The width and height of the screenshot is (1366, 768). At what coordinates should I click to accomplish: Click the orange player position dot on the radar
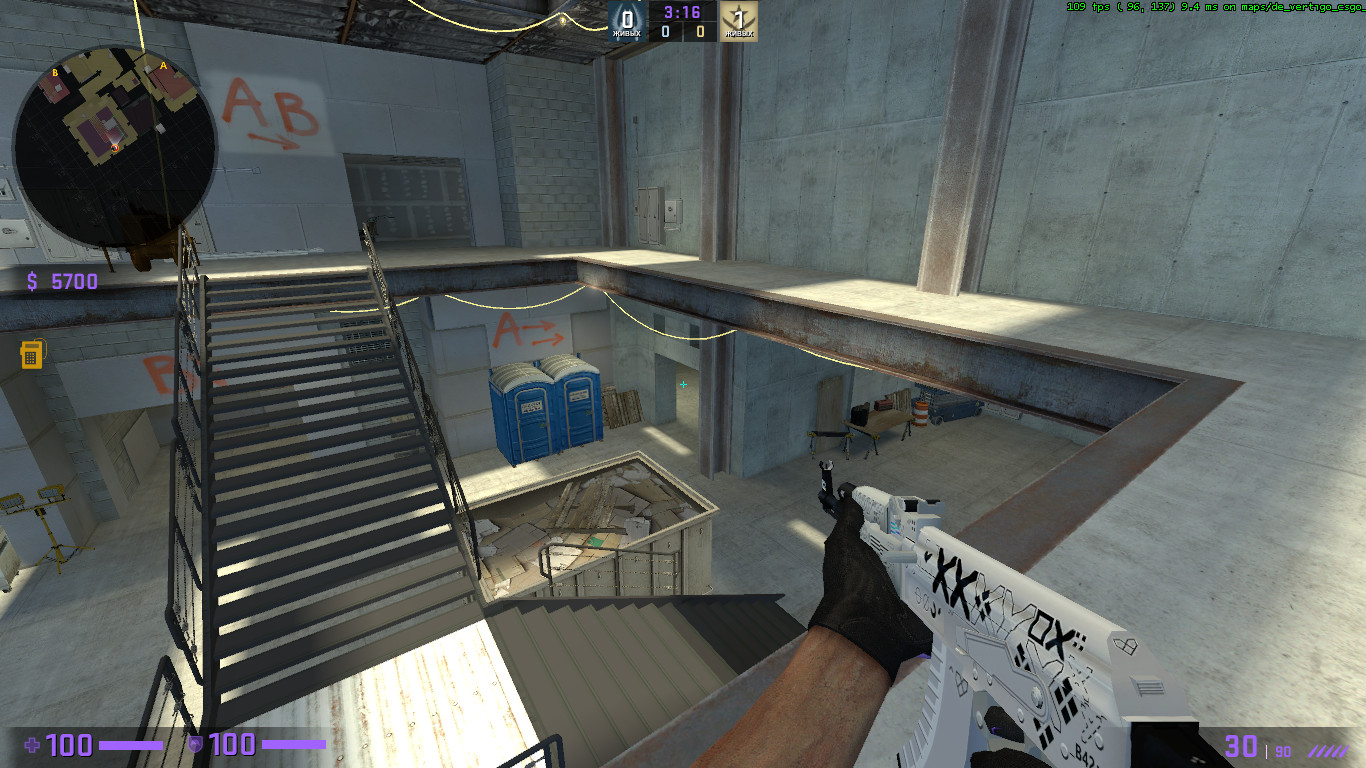[115, 148]
